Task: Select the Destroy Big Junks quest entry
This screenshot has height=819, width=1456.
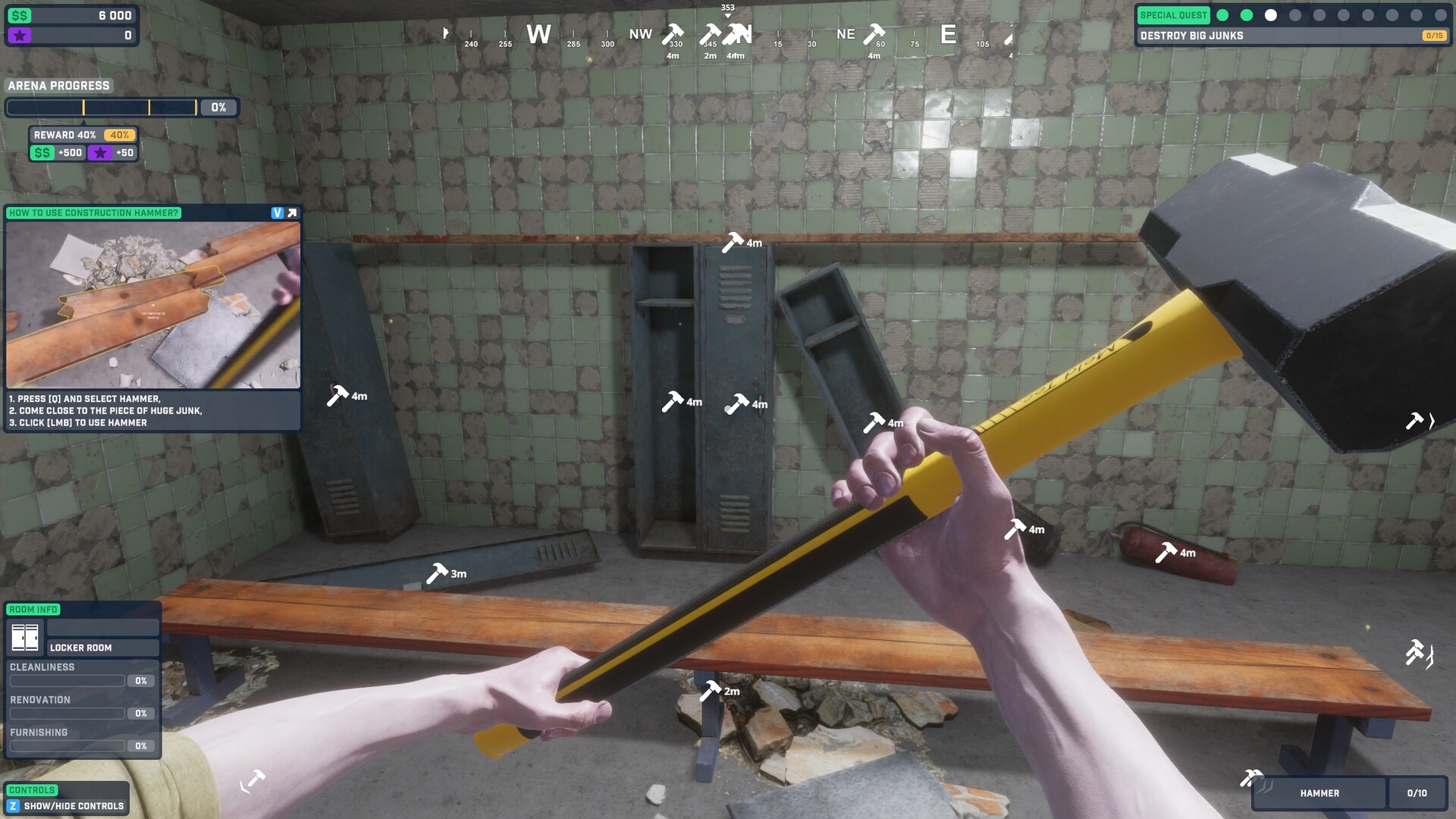Action: pos(1191,35)
